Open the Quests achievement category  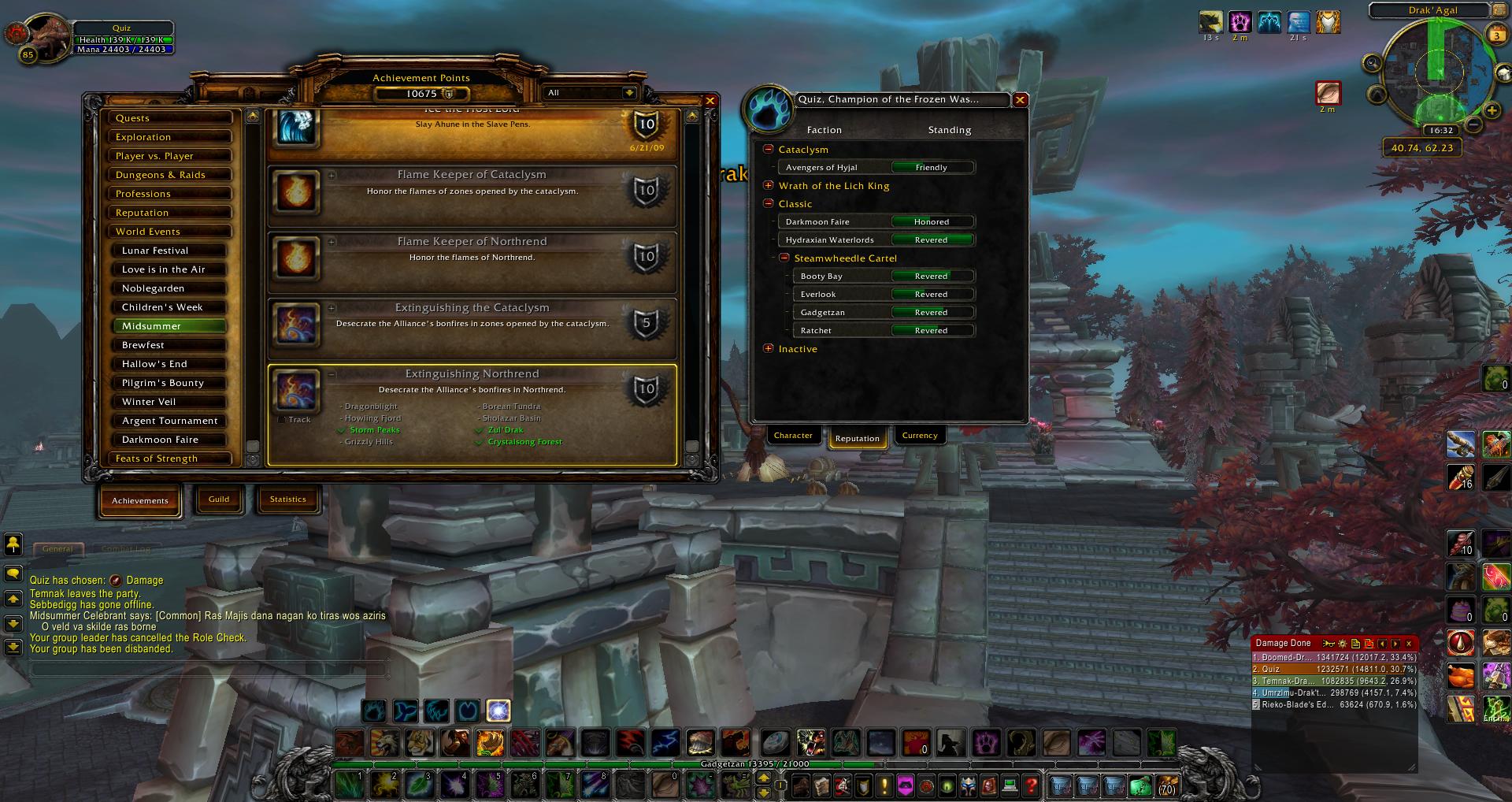(x=170, y=118)
